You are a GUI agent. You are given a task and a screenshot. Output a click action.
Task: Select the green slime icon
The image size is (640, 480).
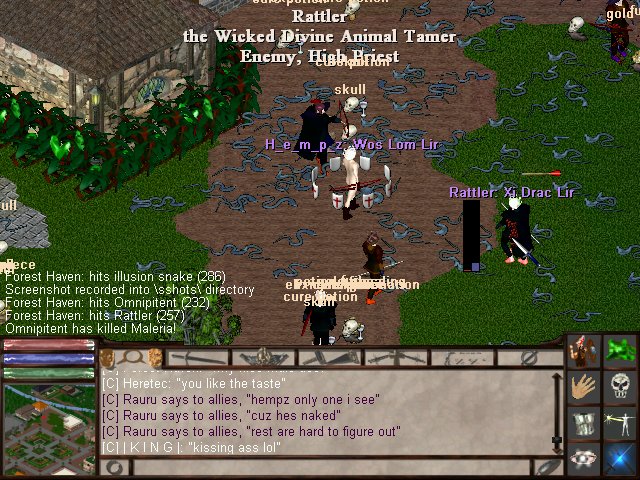pos(621,351)
